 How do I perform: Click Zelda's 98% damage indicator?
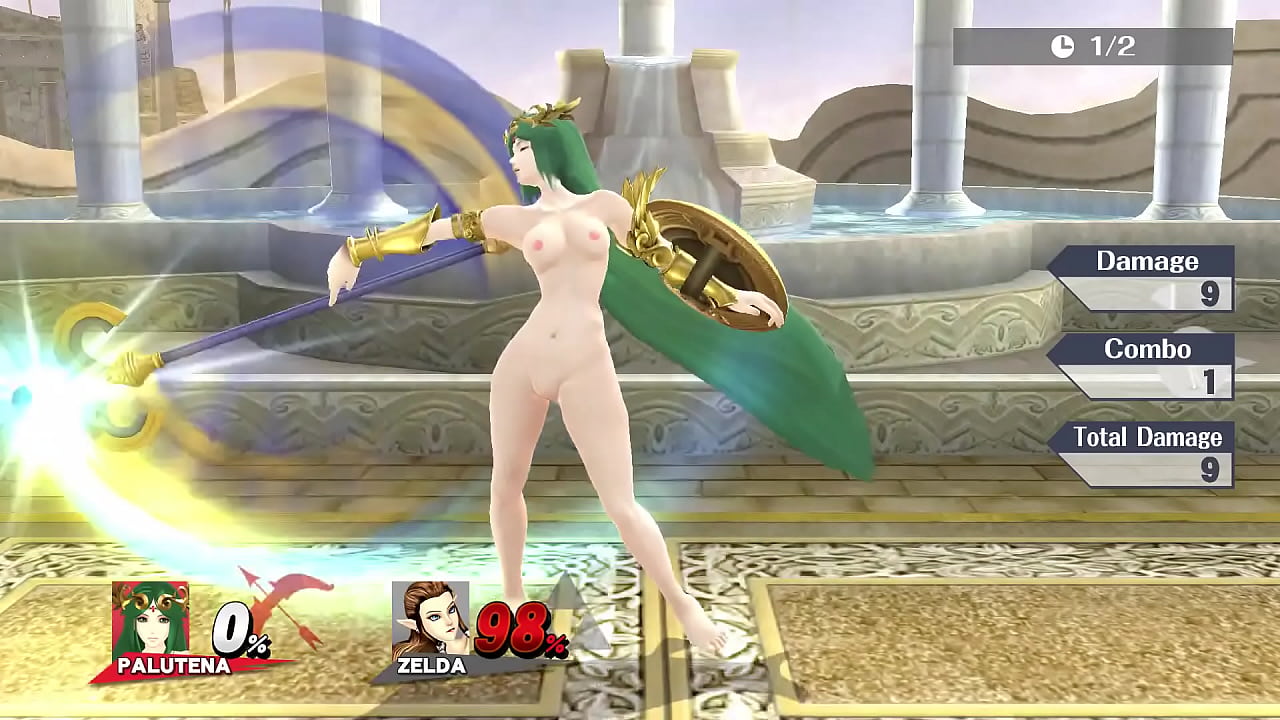click(513, 630)
